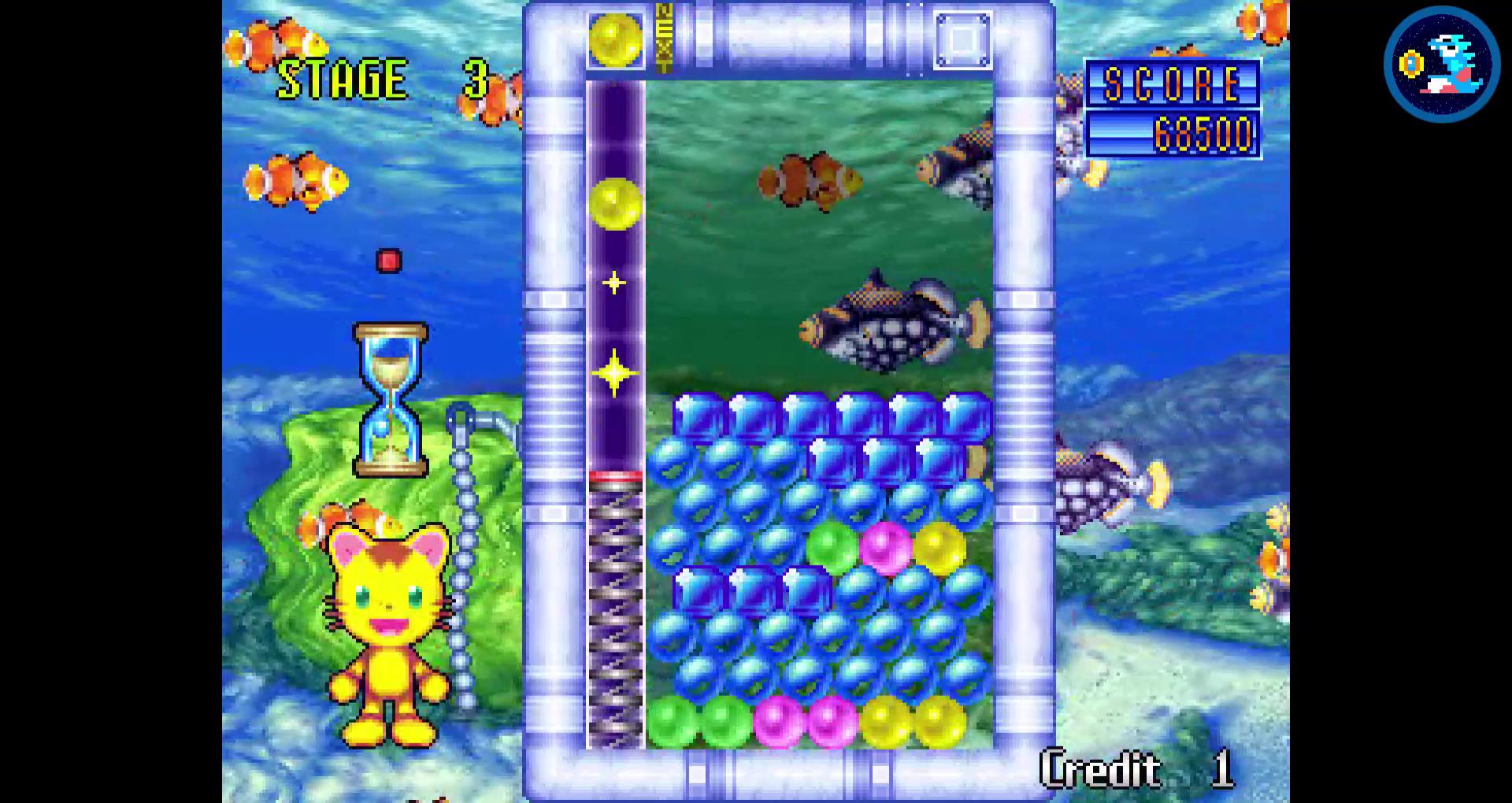Click the blue rabbit emblem in the corner
The image size is (1512, 803).
[1443, 65]
